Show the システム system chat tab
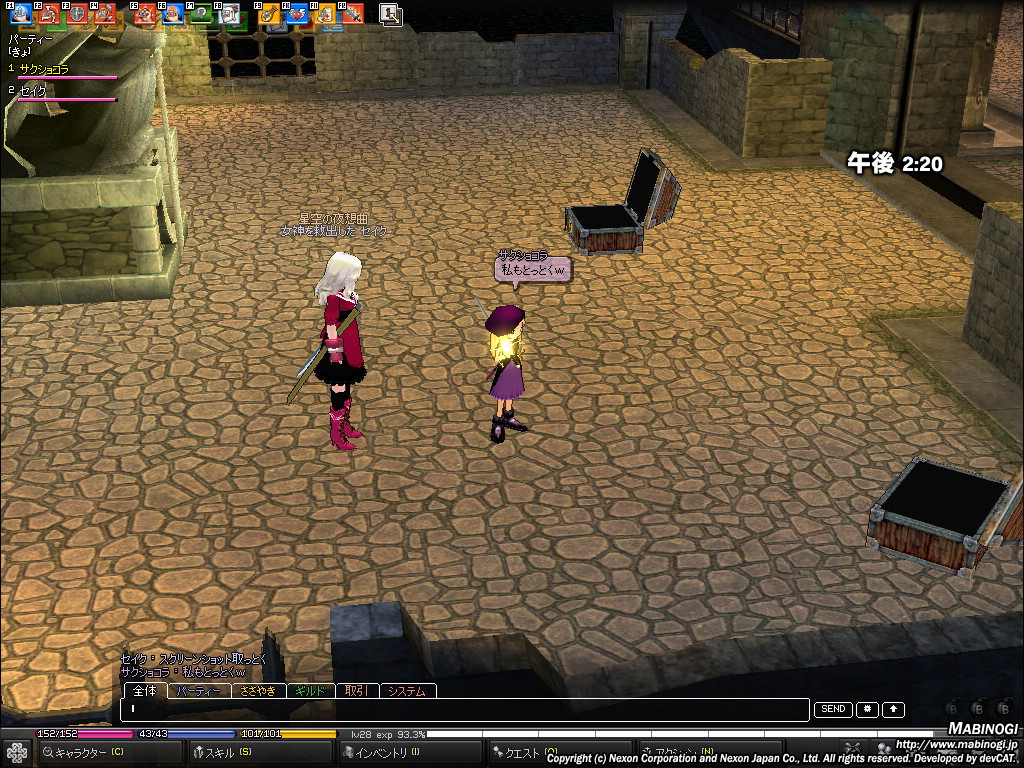 pos(407,691)
